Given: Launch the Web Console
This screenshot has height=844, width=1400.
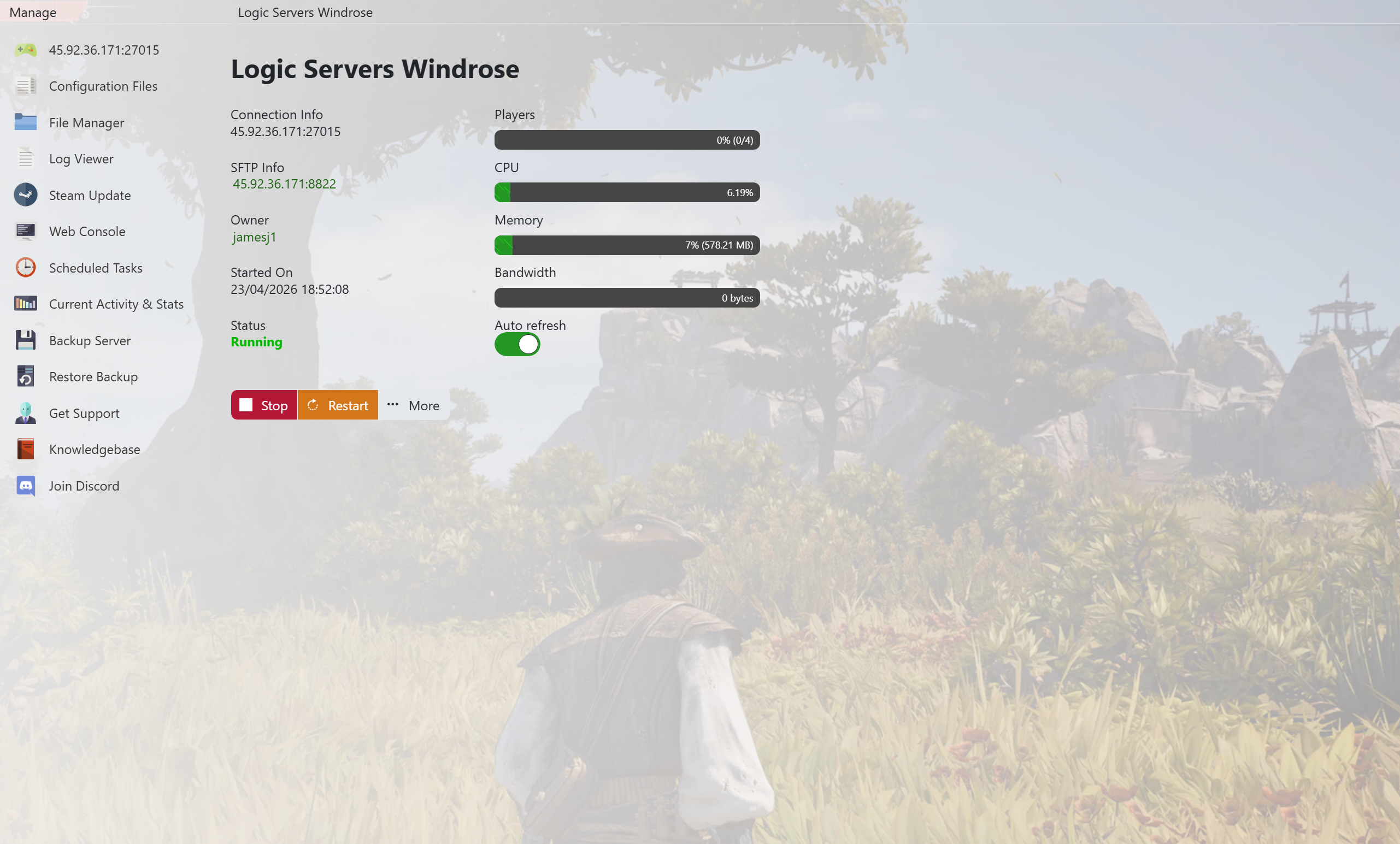Looking at the screenshot, I should pyautogui.click(x=87, y=232).
